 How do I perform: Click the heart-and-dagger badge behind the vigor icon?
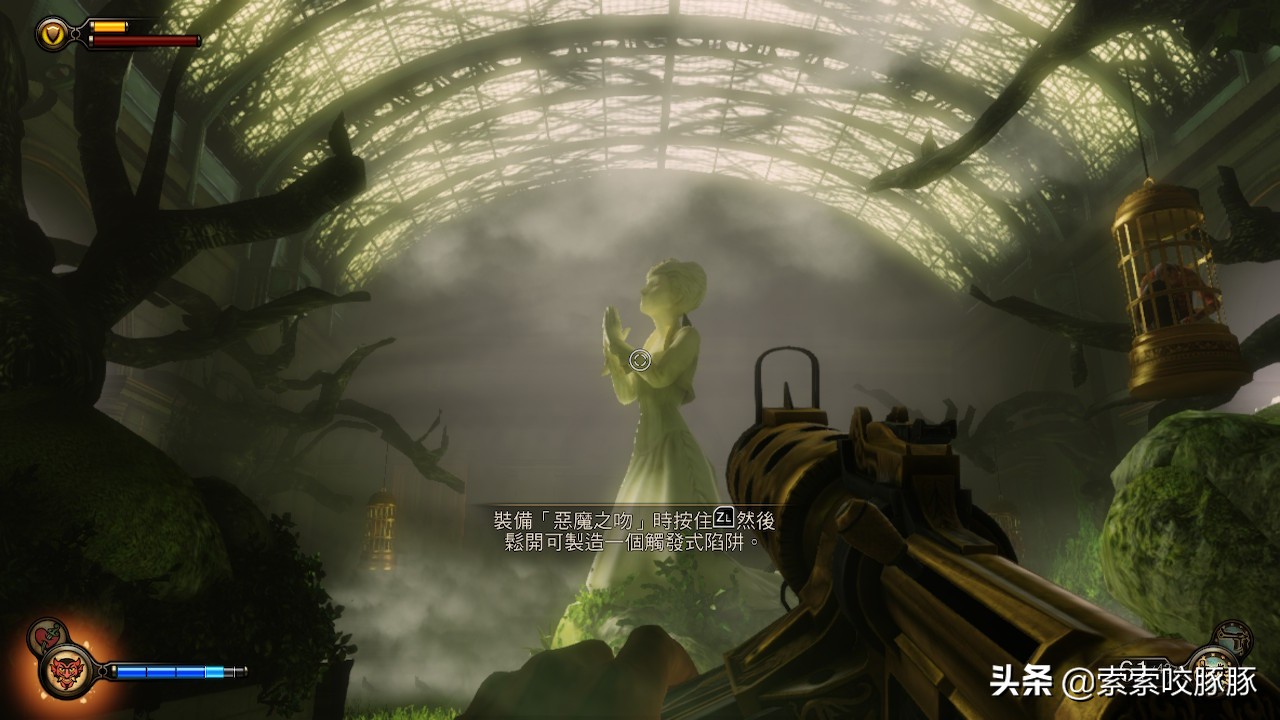(x=47, y=634)
